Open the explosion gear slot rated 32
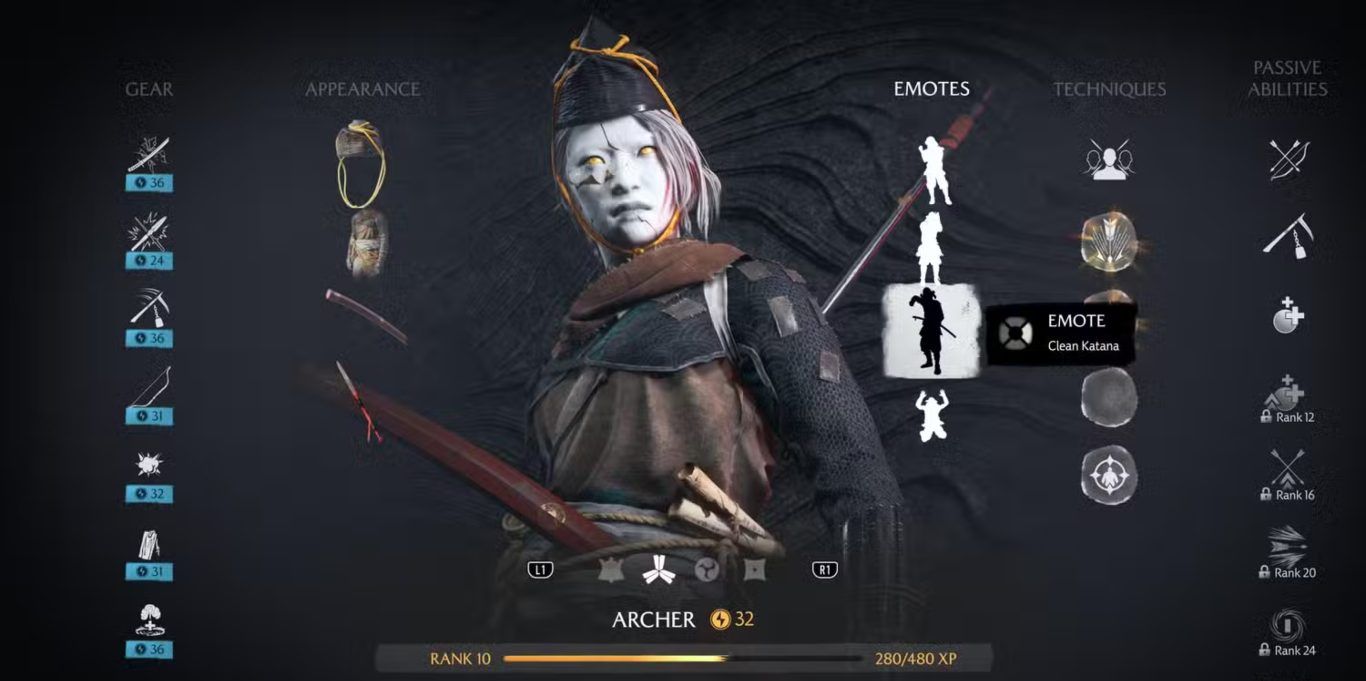The width and height of the screenshot is (1366, 681). (x=149, y=466)
